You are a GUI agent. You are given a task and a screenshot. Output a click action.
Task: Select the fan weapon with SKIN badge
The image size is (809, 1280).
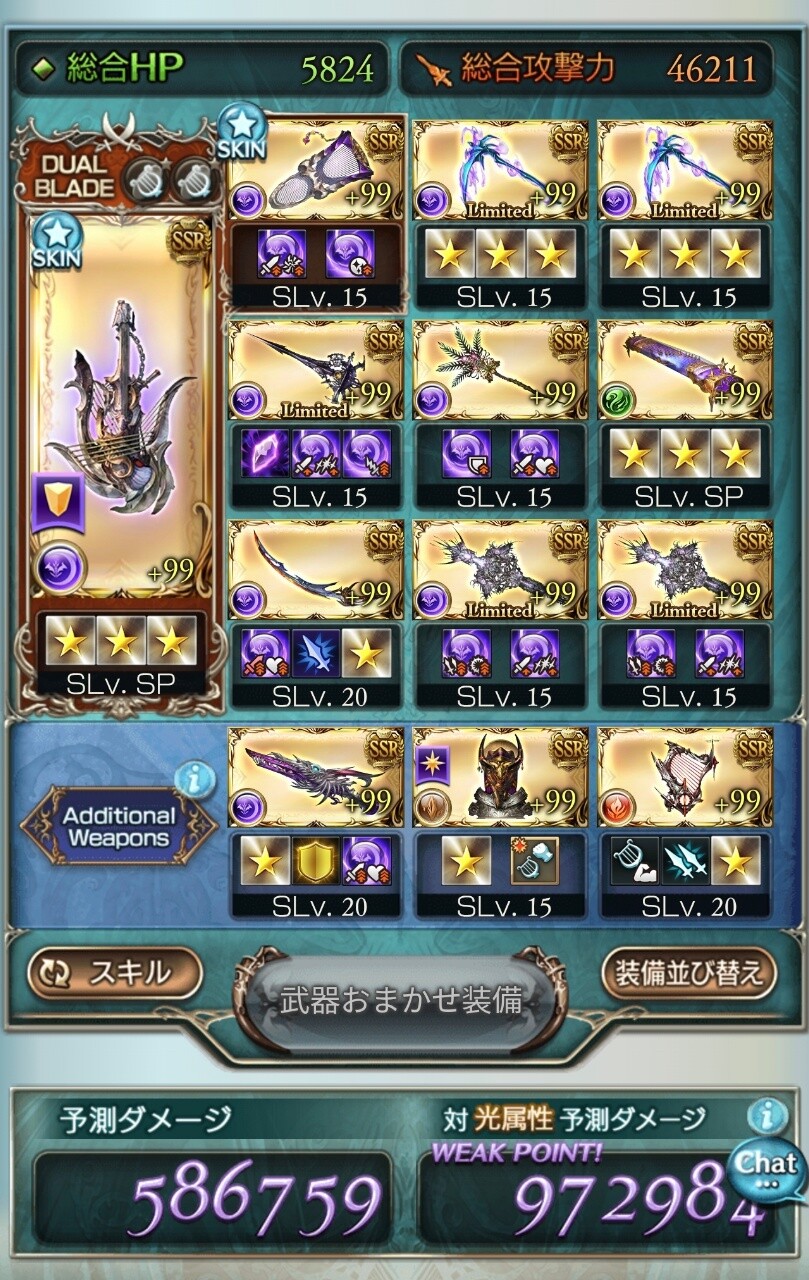pos(315,168)
